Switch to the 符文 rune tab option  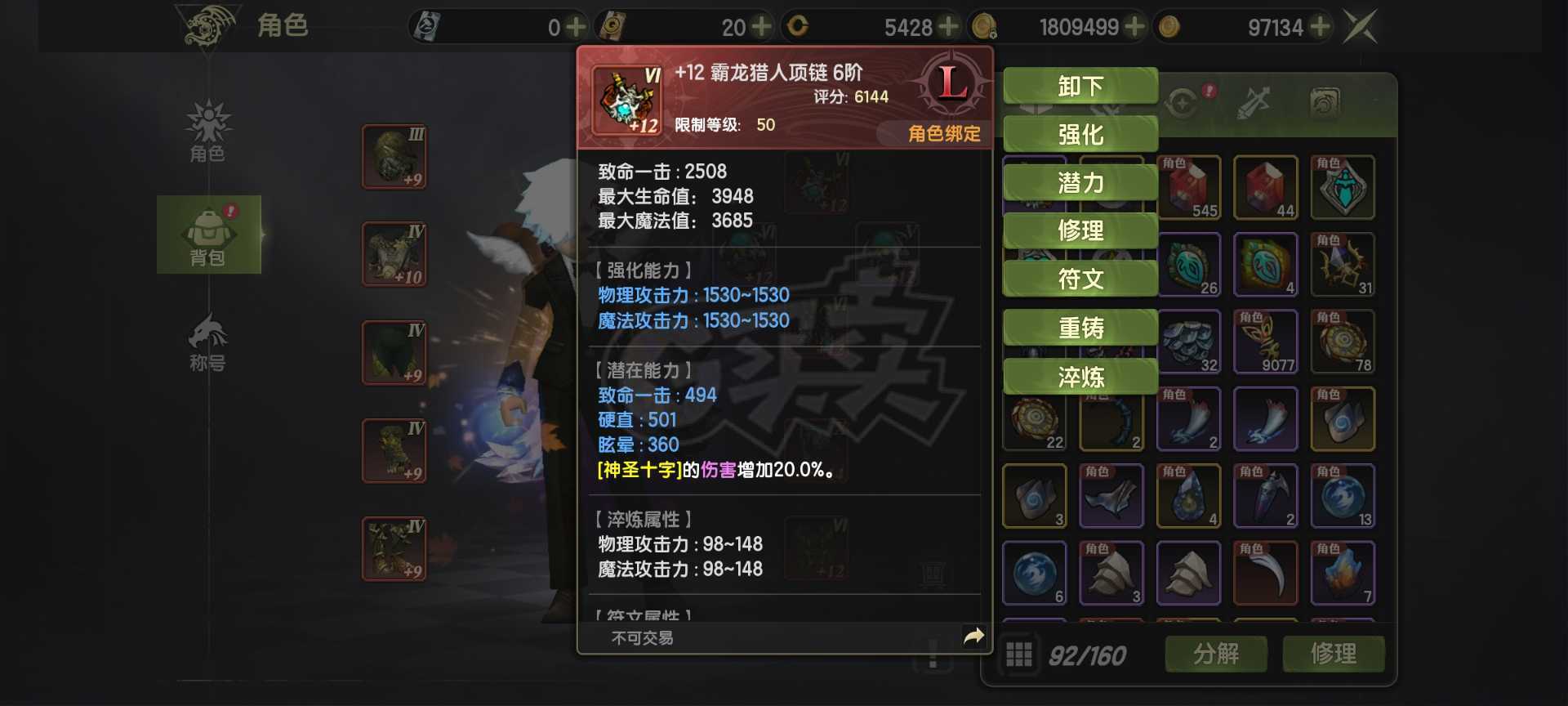[1080, 279]
